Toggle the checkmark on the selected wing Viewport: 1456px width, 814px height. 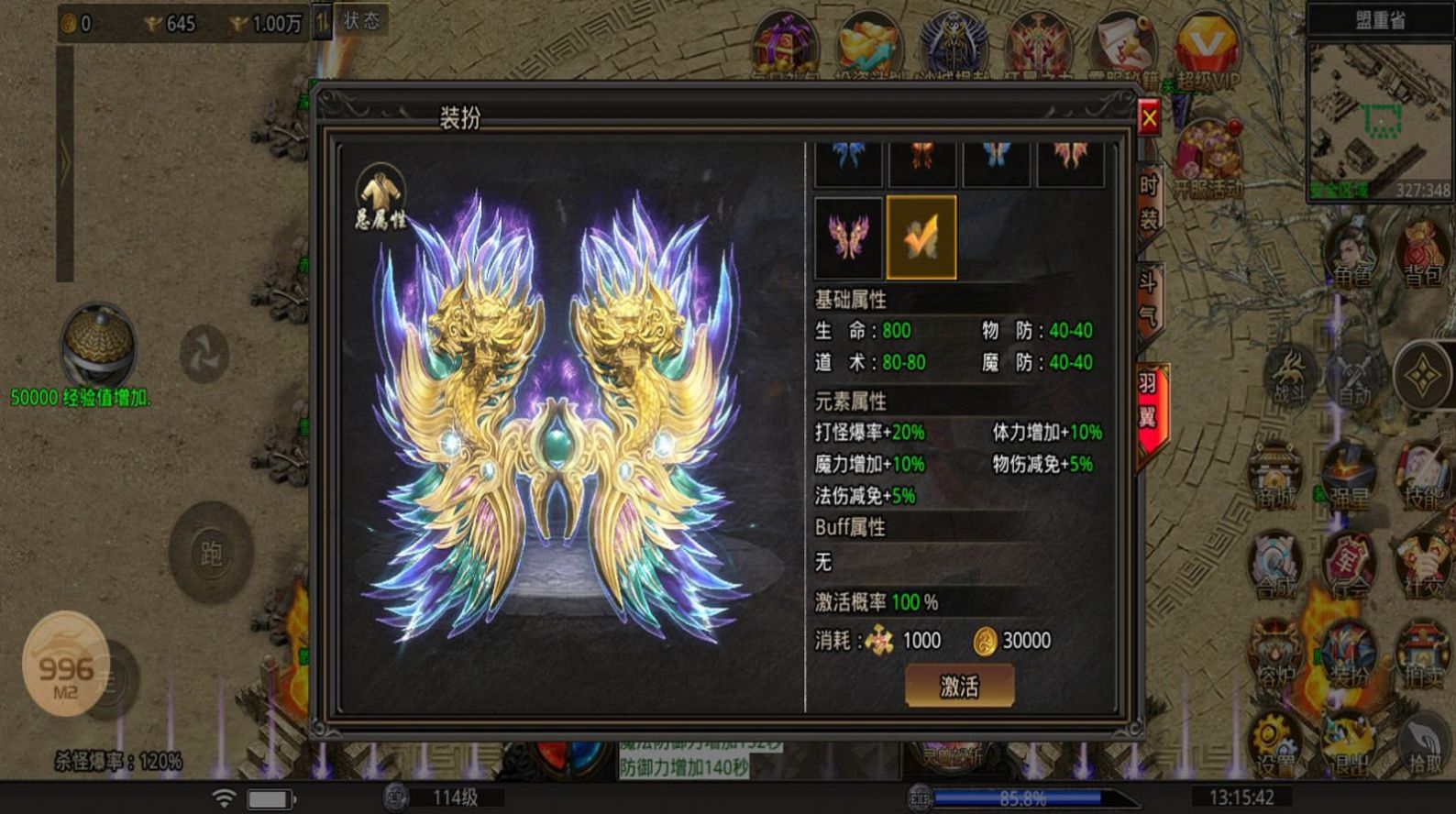coord(921,236)
